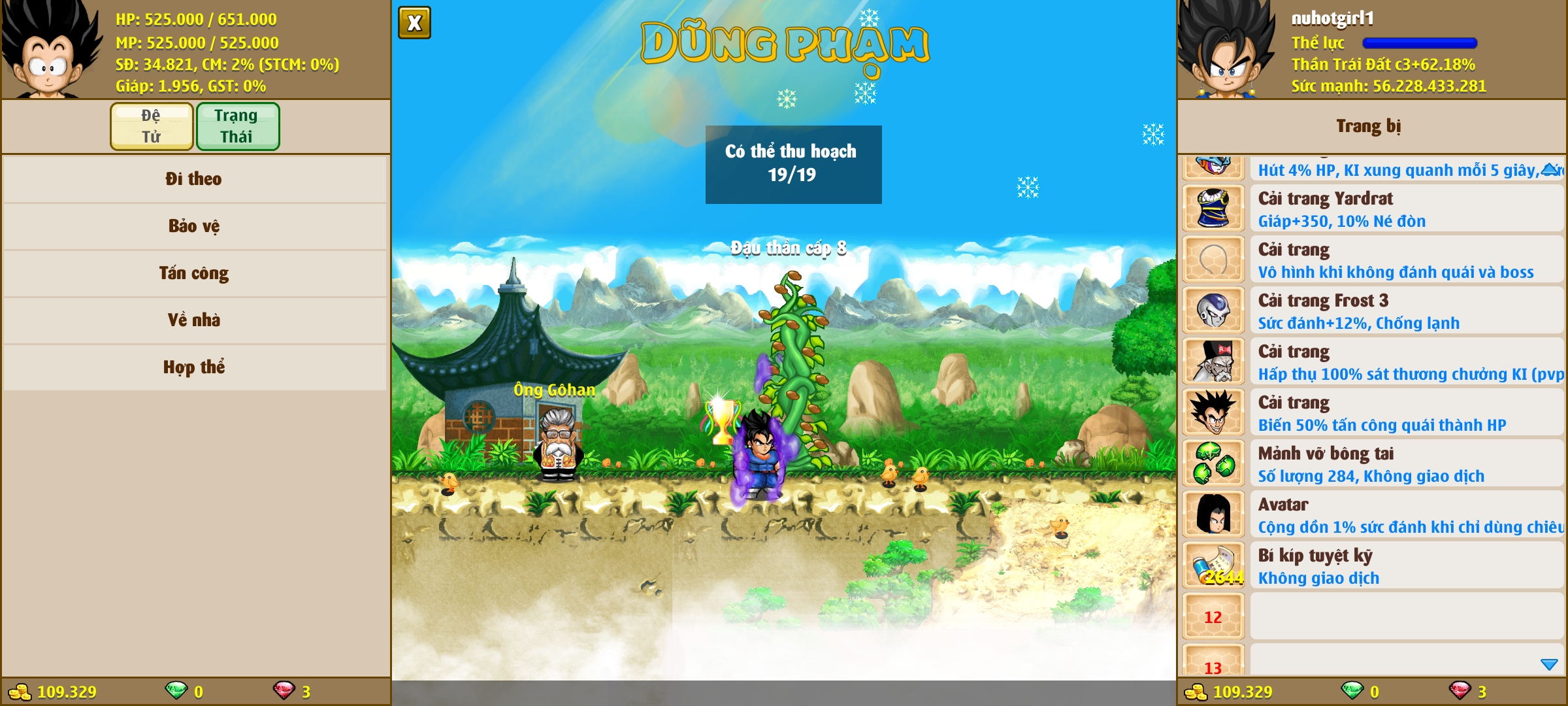Select the Bảo vệ option

194,226
